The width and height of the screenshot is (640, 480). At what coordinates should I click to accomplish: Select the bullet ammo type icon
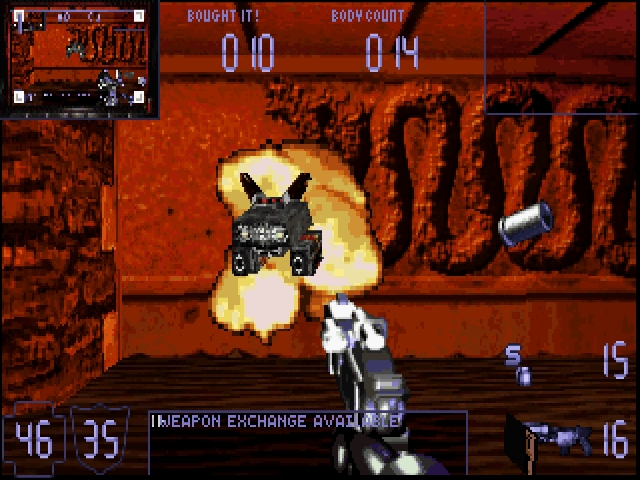[x=517, y=366]
